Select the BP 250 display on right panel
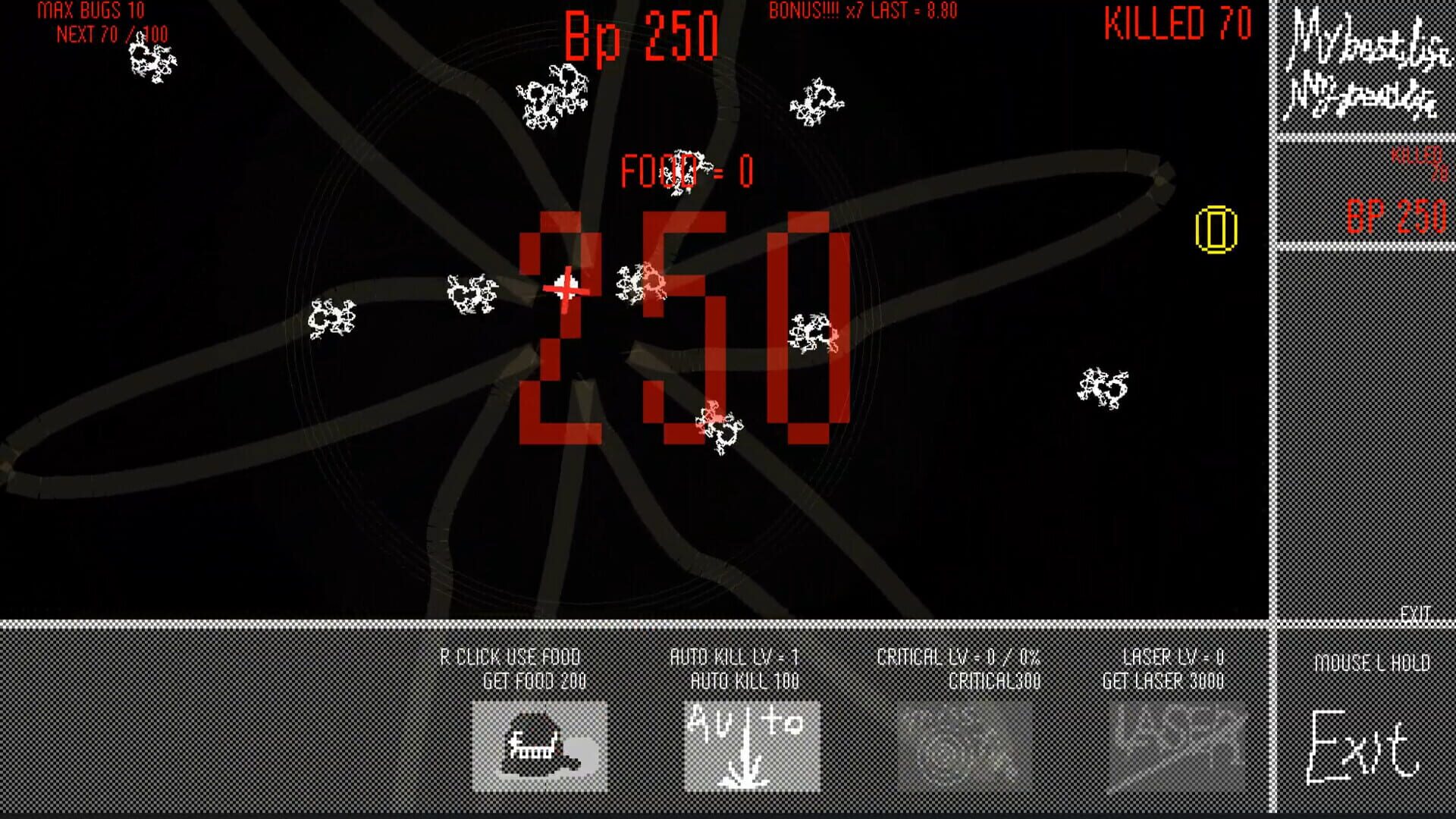The image size is (1456, 819). tap(1397, 217)
